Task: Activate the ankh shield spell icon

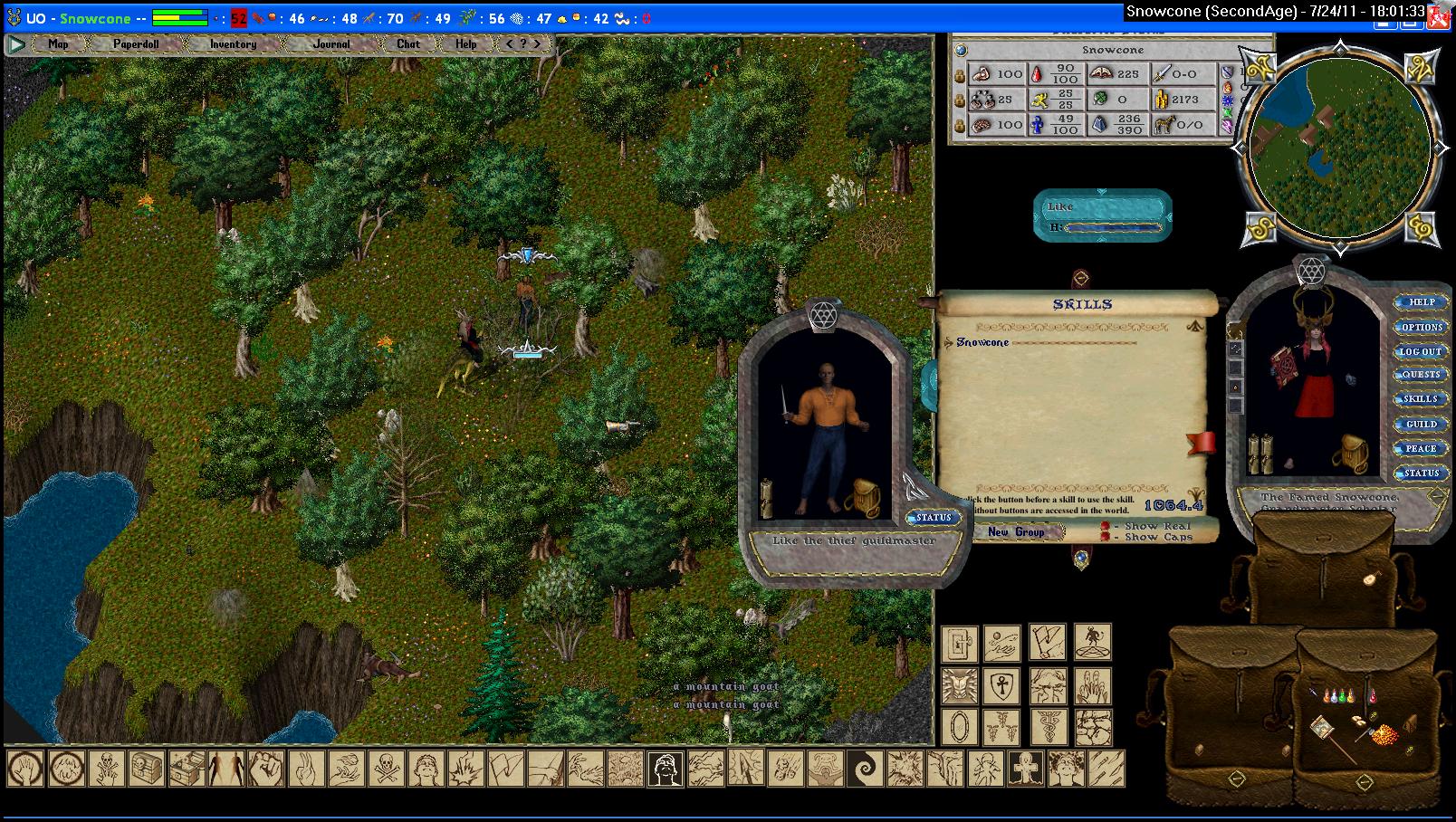Action: [x=1001, y=685]
